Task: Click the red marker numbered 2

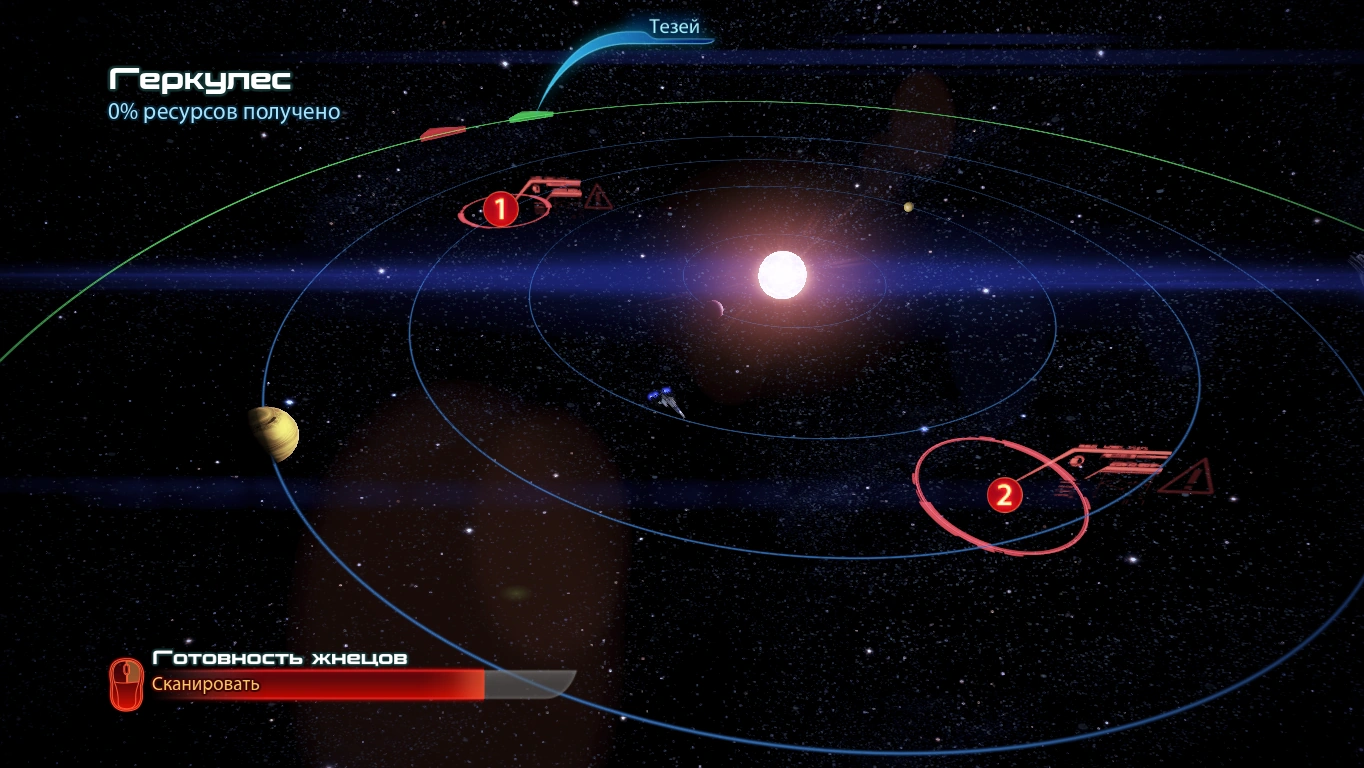Action: [x=1004, y=494]
